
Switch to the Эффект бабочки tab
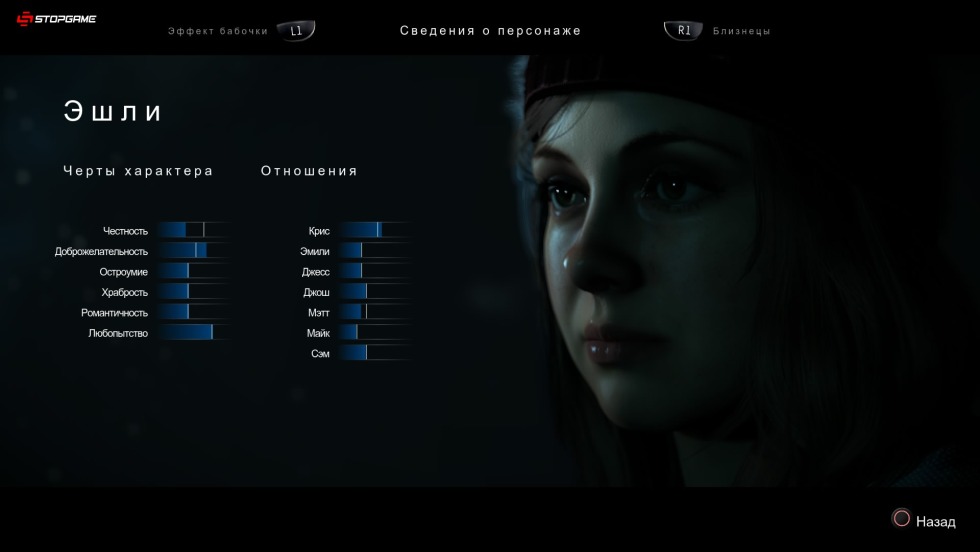tap(218, 31)
